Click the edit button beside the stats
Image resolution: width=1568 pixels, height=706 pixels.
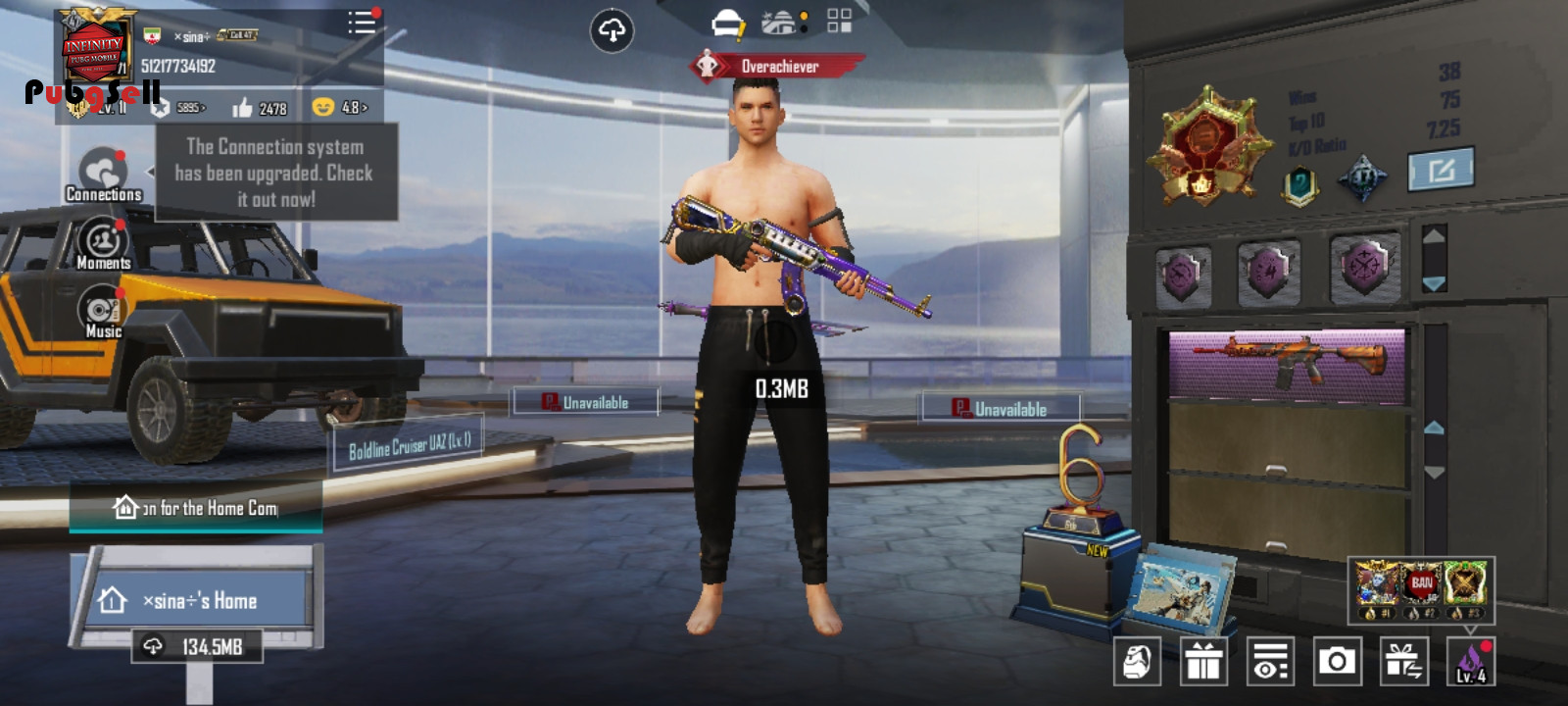tap(1440, 171)
